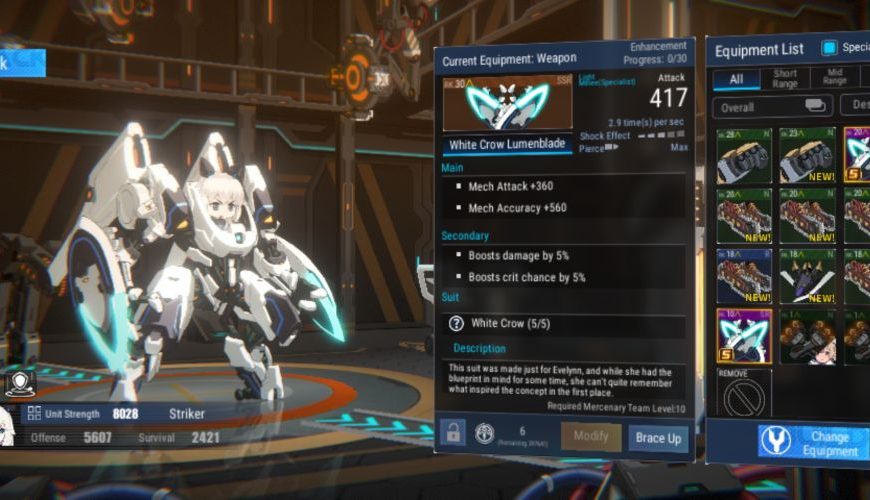Tick the Special checkbox in Equipment List
This screenshot has width=870, height=500.
(x=828, y=47)
